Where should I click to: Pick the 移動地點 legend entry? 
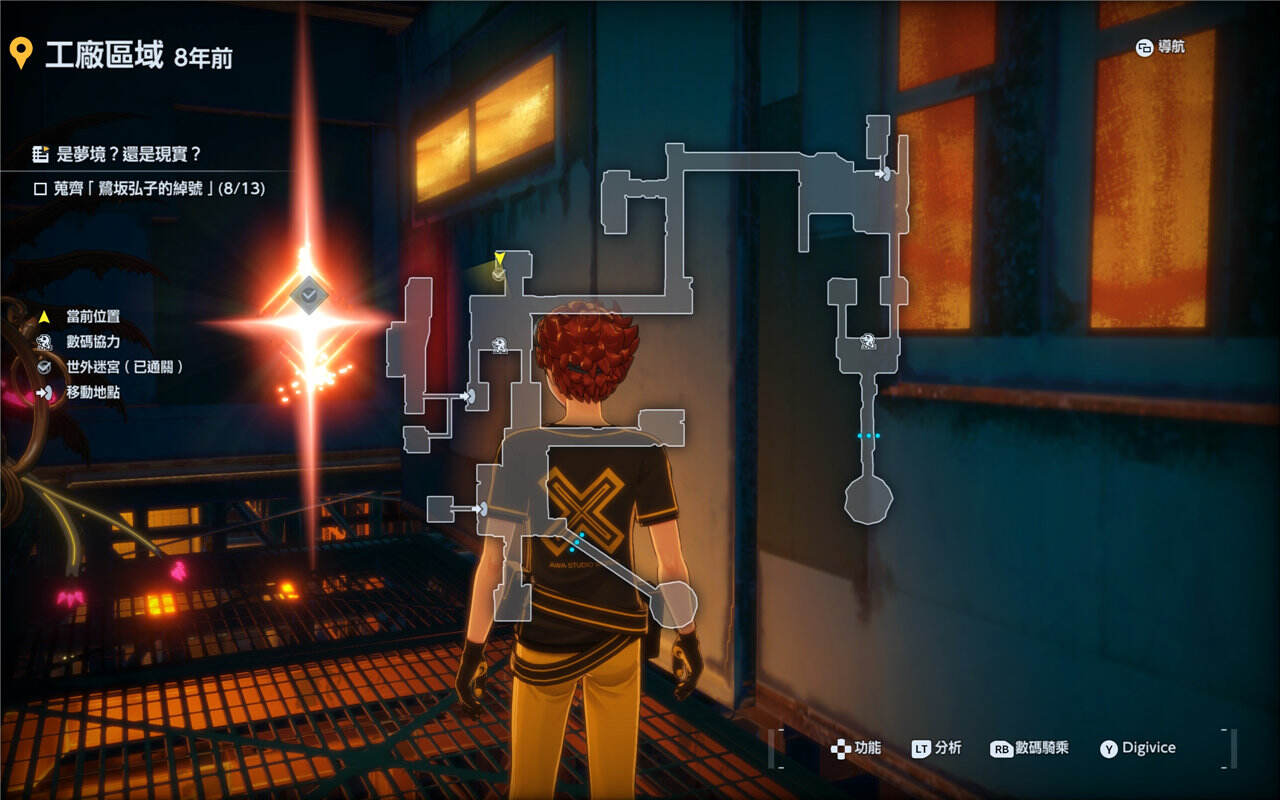[93, 393]
